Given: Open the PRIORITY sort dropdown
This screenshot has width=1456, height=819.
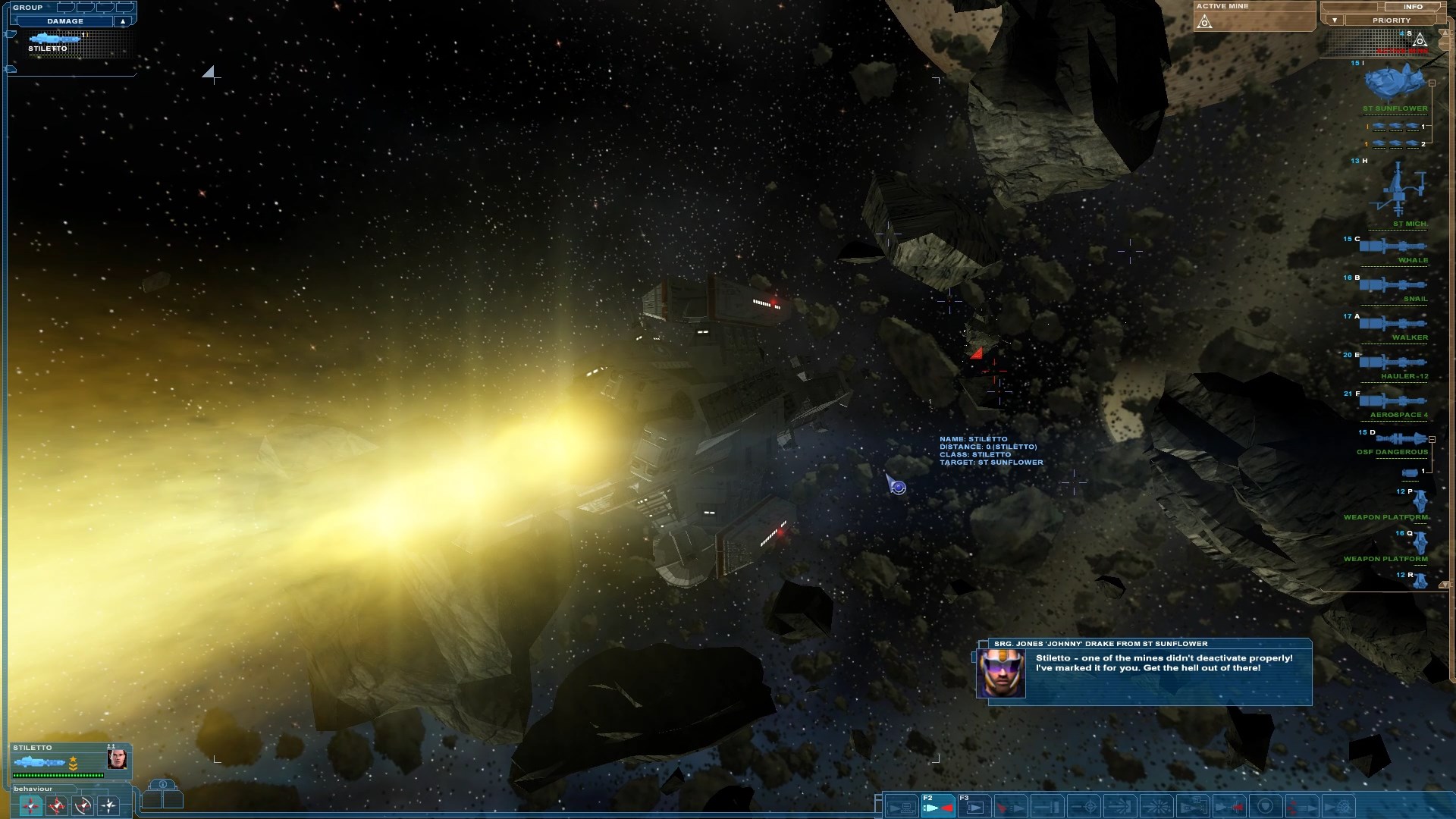Looking at the screenshot, I should (x=1335, y=20).
